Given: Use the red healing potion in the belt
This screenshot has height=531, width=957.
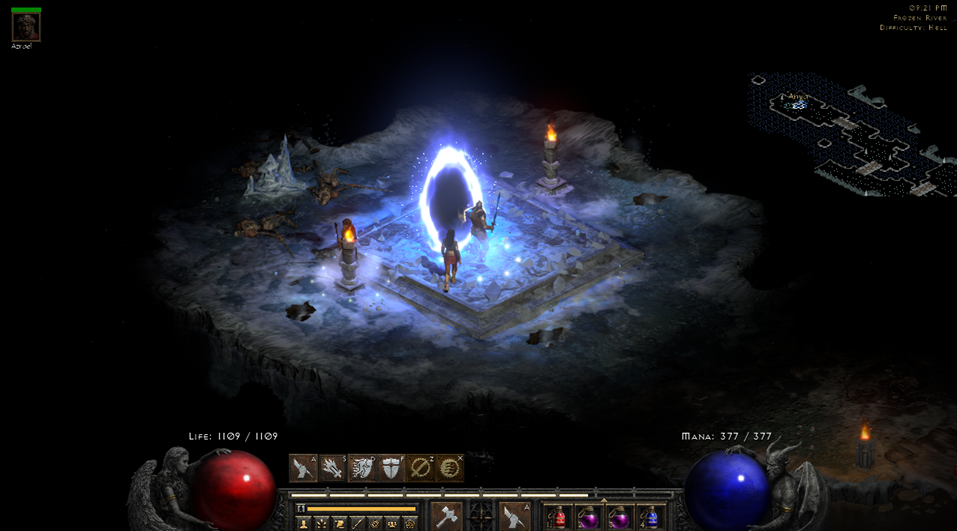Looking at the screenshot, I should tap(559, 518).
